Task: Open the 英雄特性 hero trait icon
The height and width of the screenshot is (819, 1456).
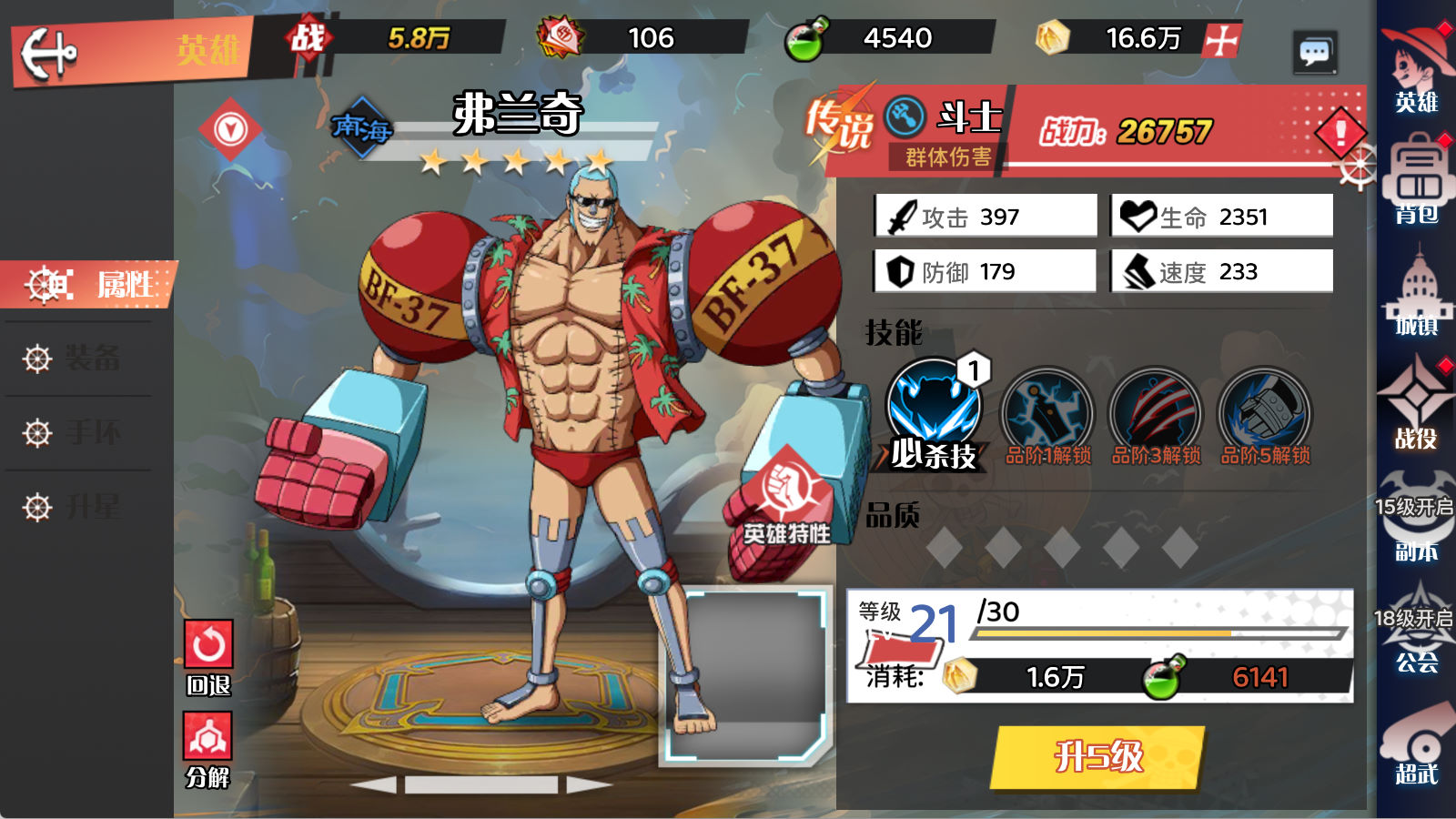Action: 784,490
